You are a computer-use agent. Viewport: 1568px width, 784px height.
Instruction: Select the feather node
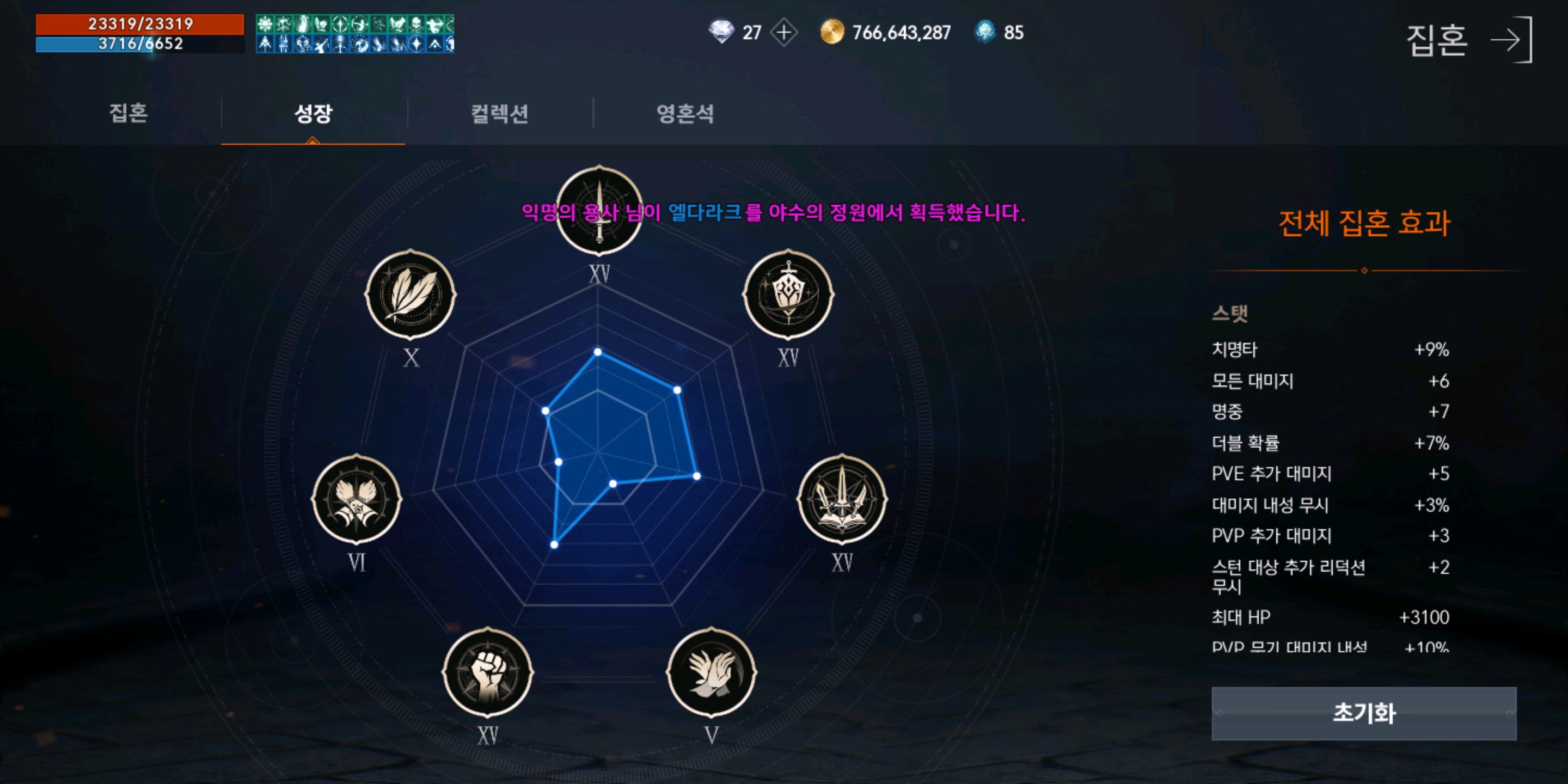point(411,295)
